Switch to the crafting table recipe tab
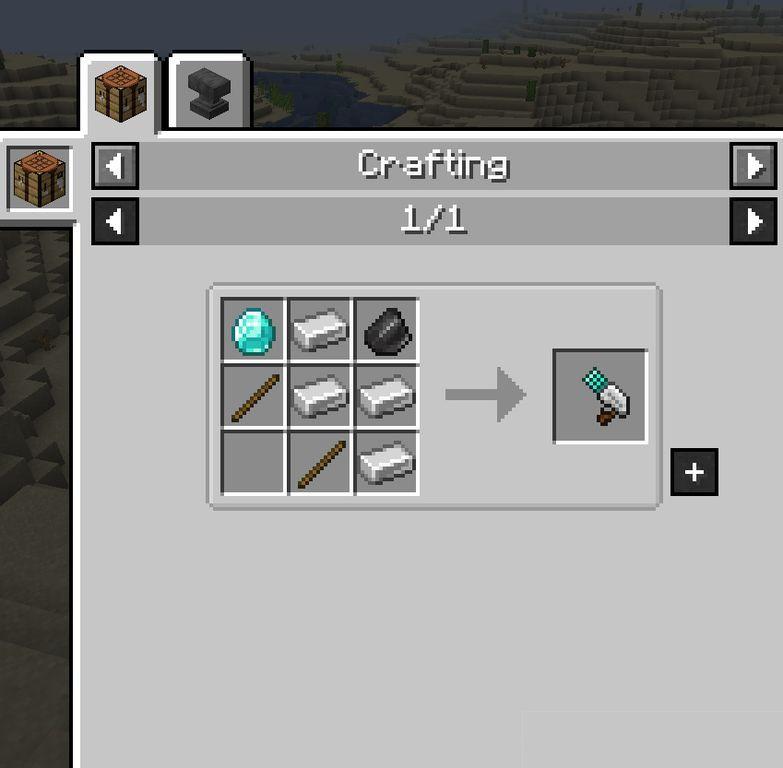 click(x=120, y=92)
